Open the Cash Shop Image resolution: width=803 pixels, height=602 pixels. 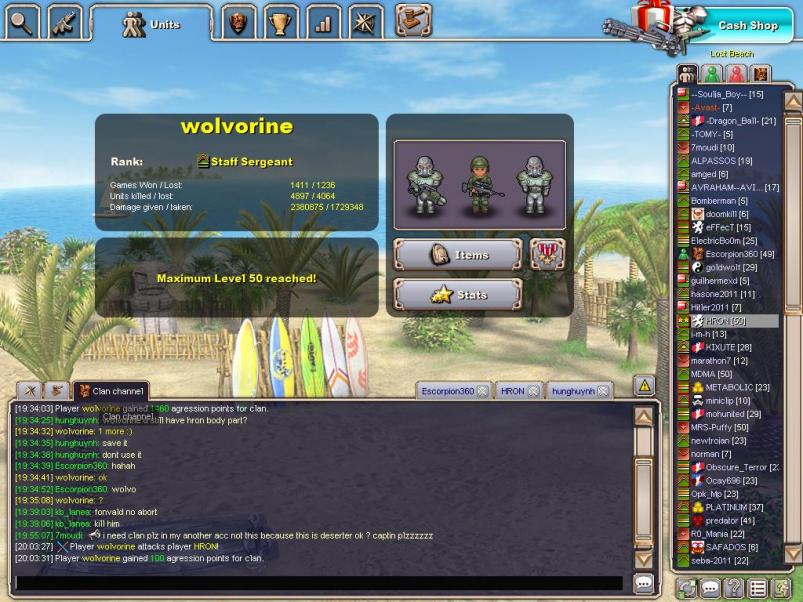tap(747, 26)
